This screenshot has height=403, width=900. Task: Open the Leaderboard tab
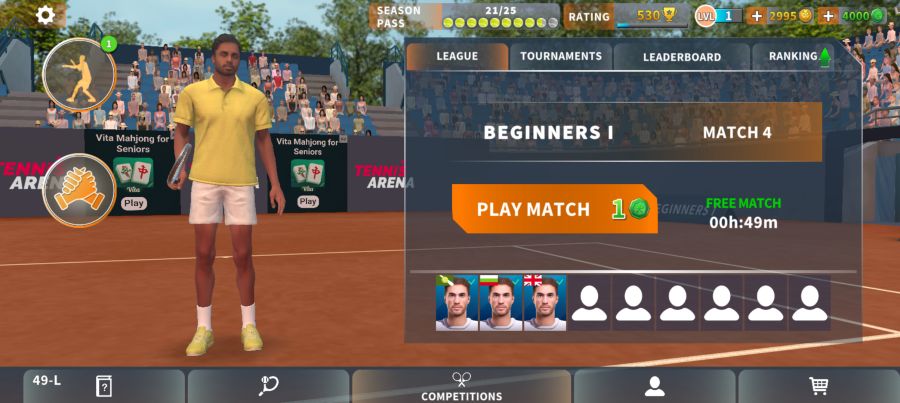(681, 57)
